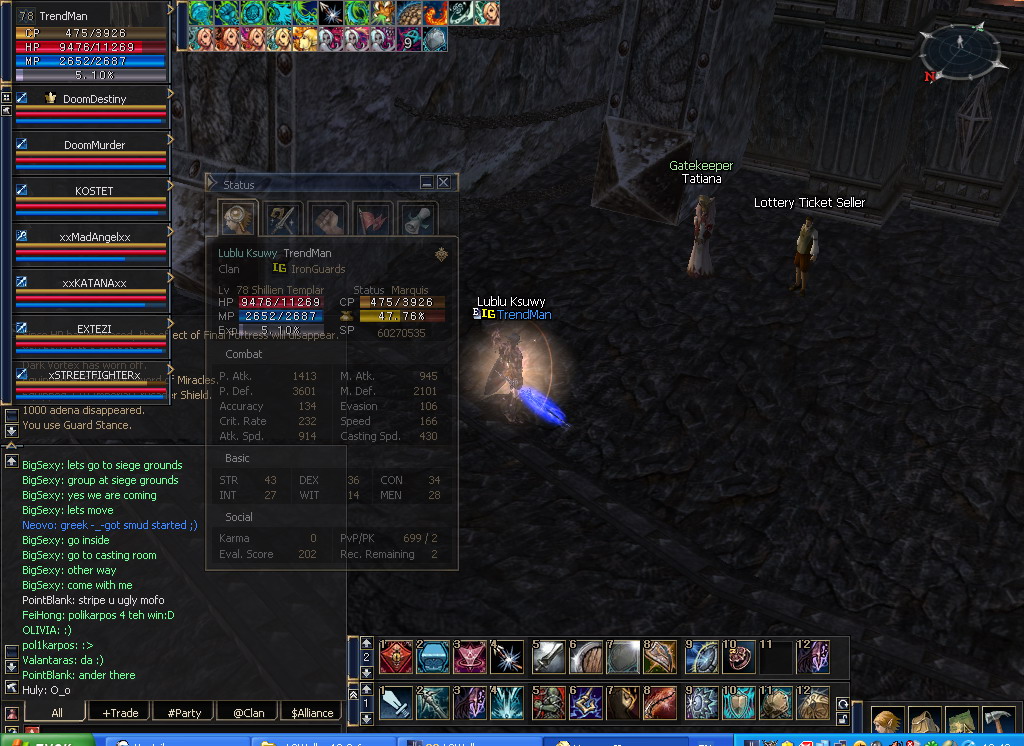
Task: Switch chat to the +Trade tab
Action: click(x=120, y=713)
